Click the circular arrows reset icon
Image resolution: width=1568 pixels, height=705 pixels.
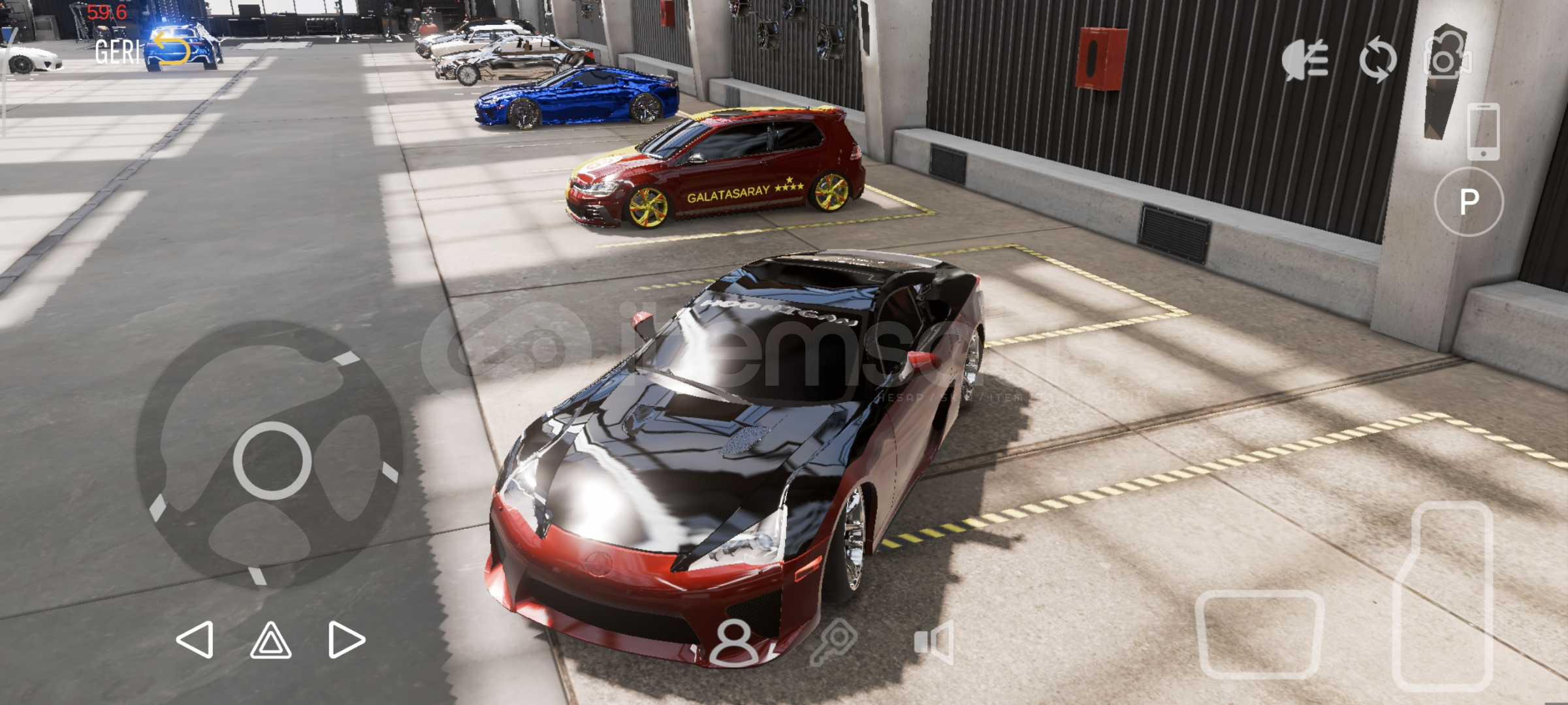(1378, 59)
